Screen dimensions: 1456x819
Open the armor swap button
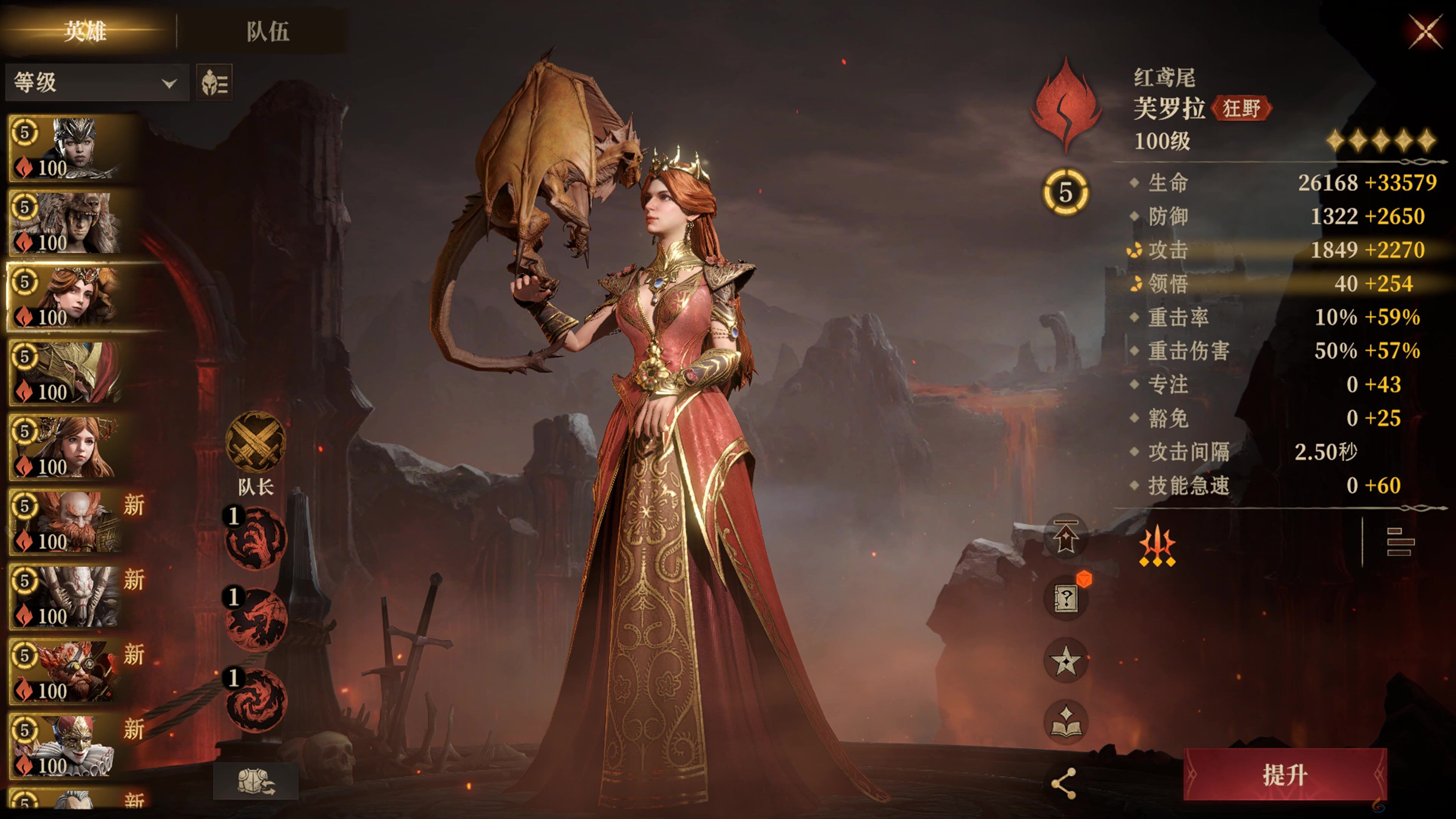[256, 781]
